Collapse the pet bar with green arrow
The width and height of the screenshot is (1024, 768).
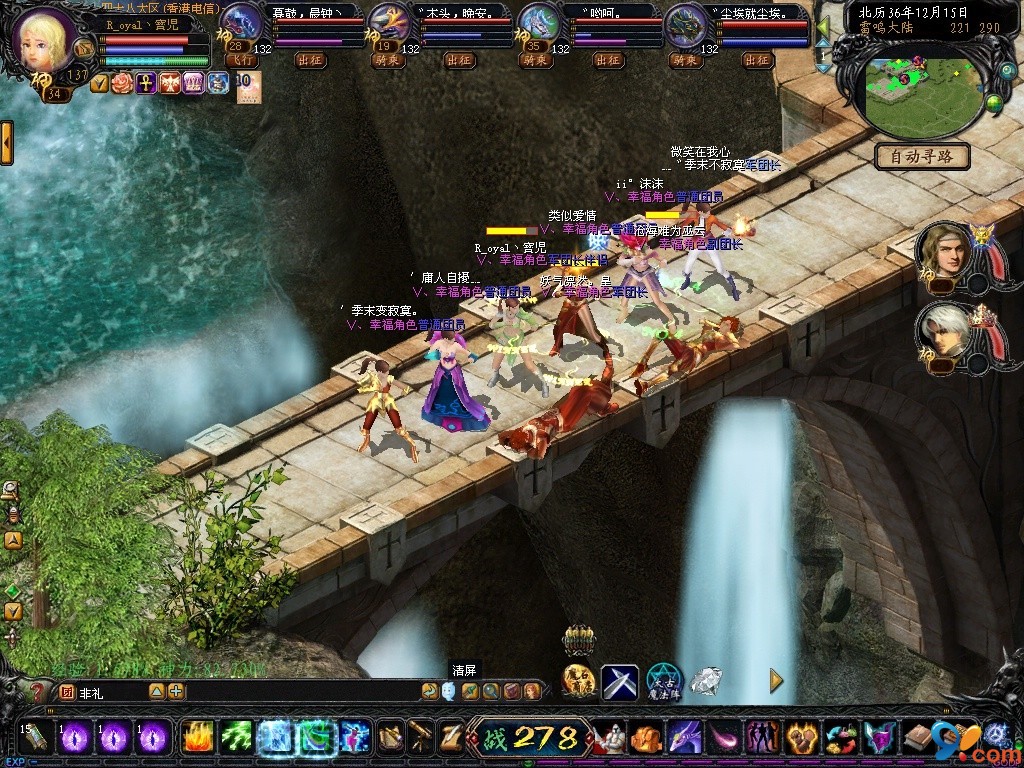pyautogui.click(x=823, y=26)
